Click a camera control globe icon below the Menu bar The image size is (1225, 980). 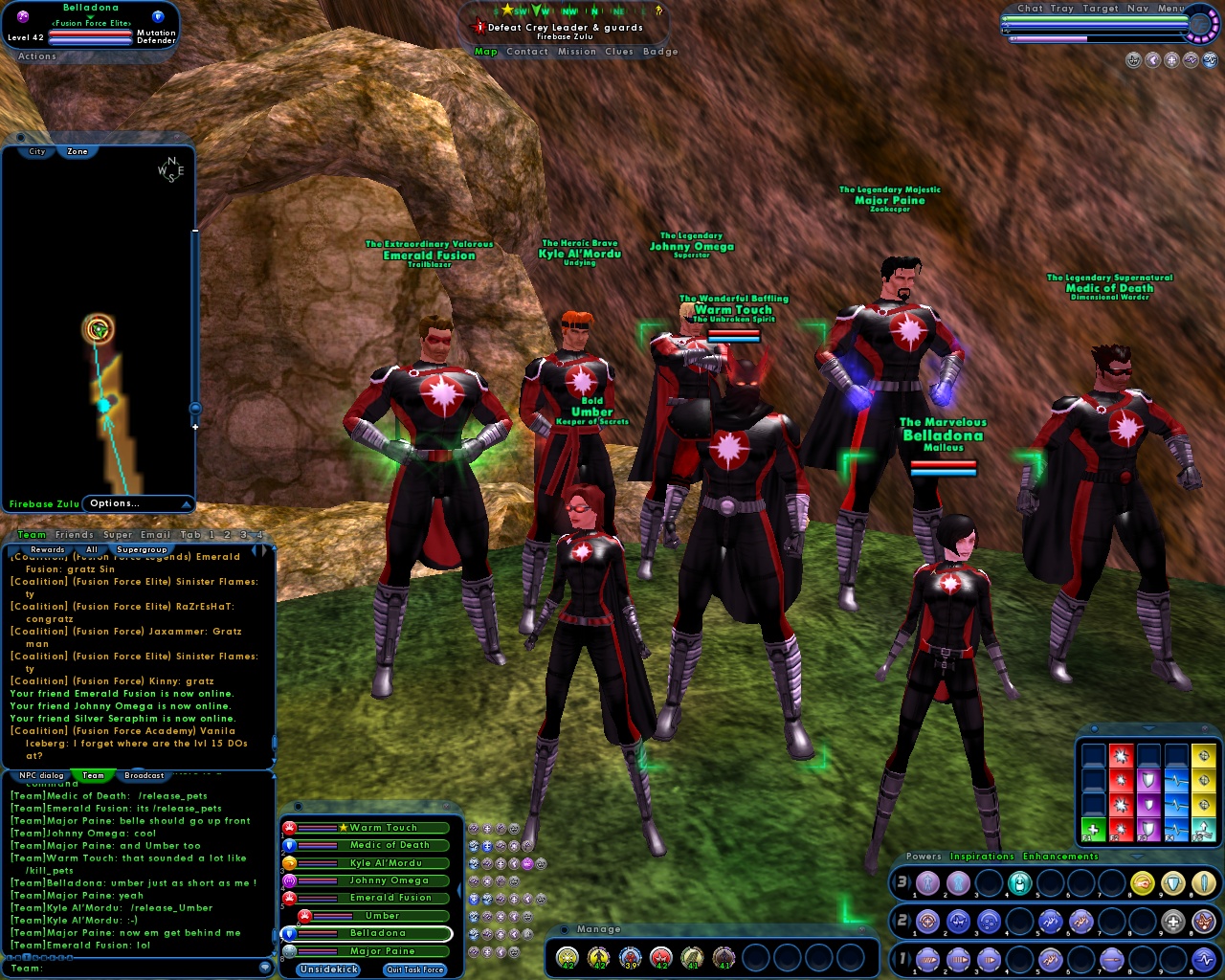click(1171, 61)
